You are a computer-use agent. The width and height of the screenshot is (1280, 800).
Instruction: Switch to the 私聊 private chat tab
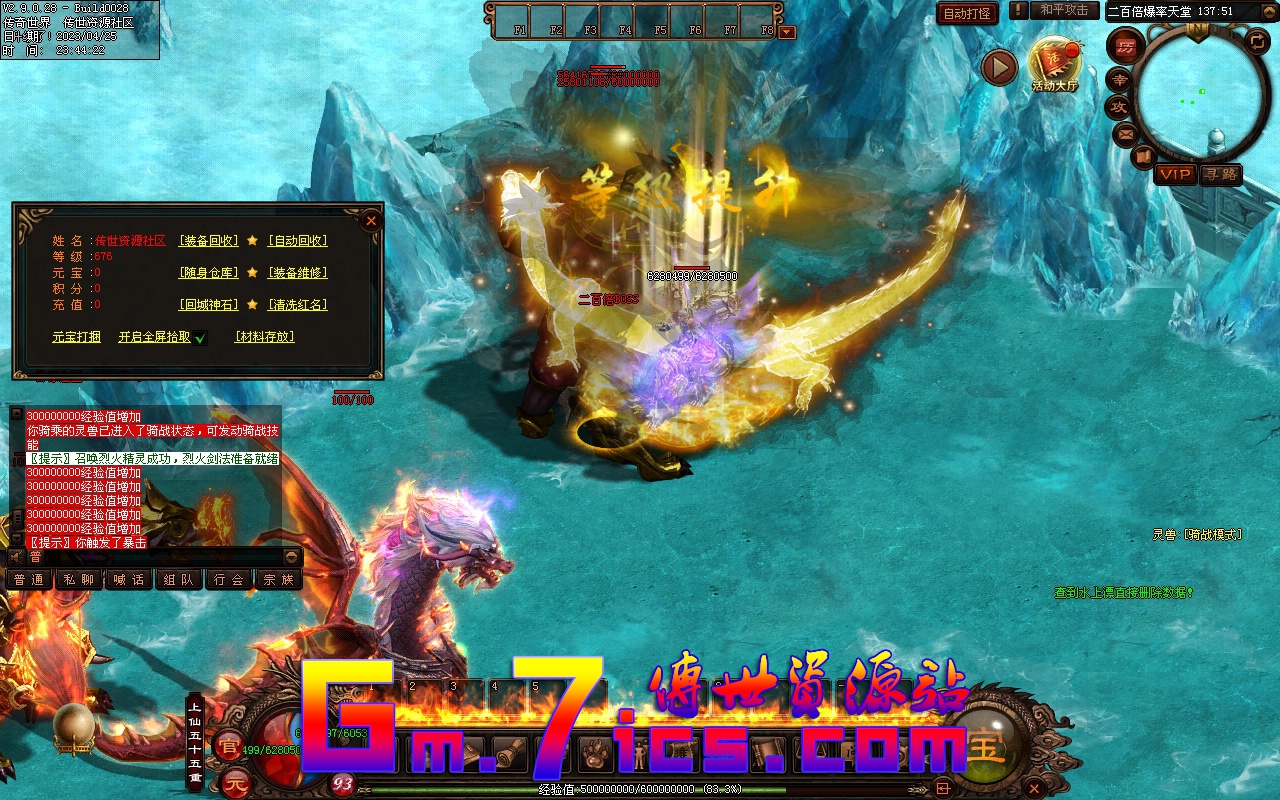click(x=79, y=580)
